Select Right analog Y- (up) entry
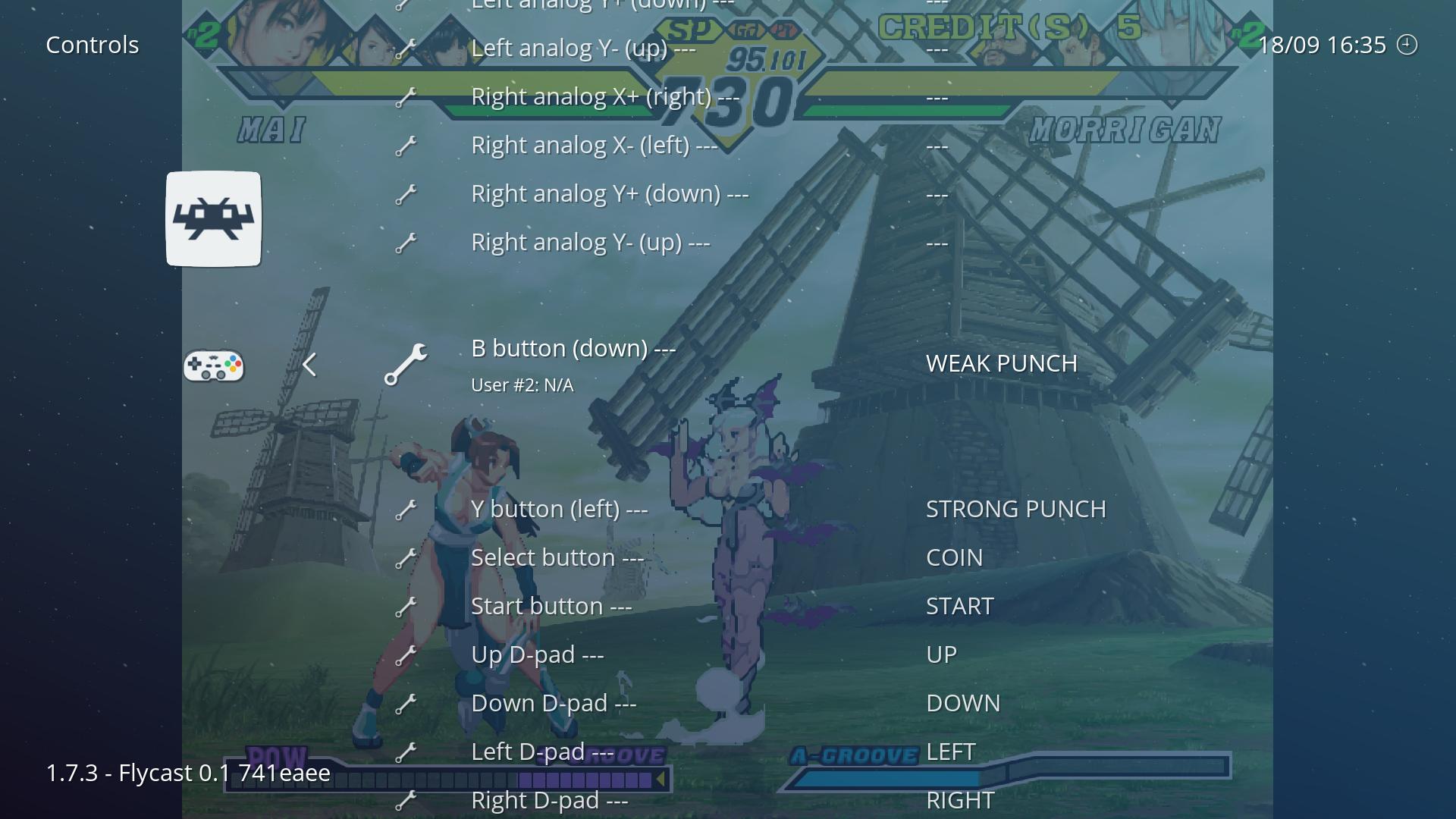The image size is (1456, 819). click(590, 243)
